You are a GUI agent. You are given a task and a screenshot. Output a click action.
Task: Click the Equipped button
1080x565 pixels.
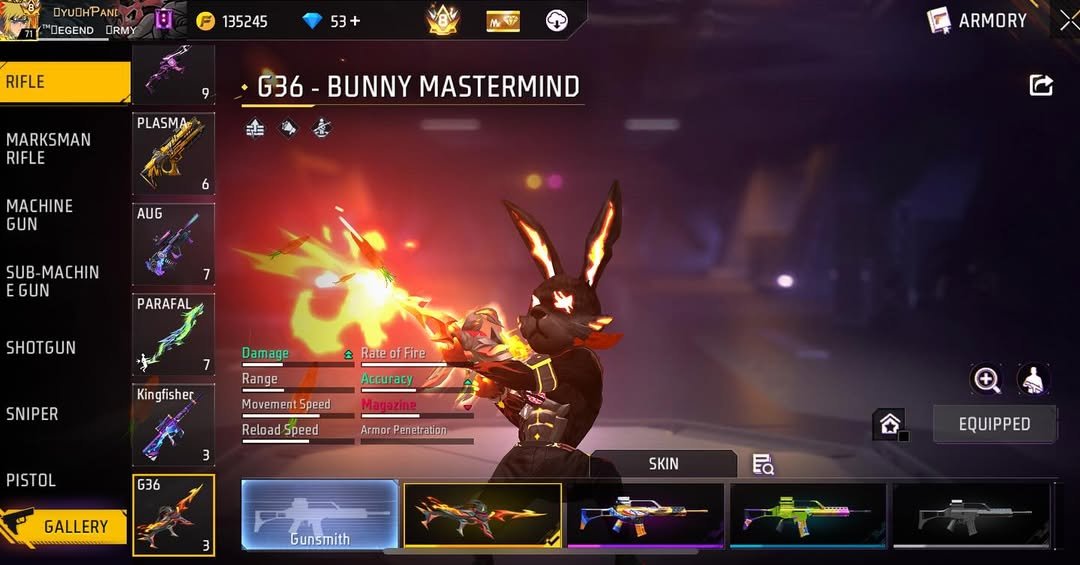coord(994,424)
